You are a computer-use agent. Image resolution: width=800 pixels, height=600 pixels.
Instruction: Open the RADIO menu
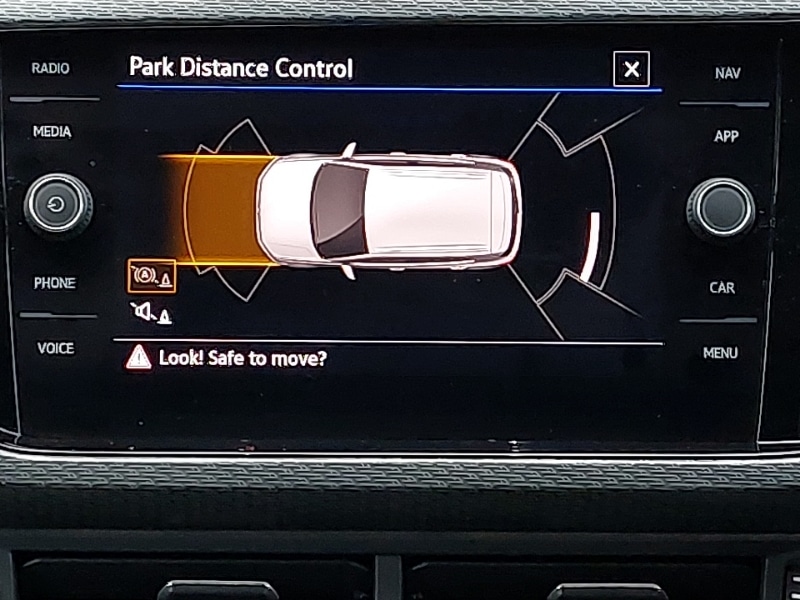pyautogui.click(x=50, y=68)
